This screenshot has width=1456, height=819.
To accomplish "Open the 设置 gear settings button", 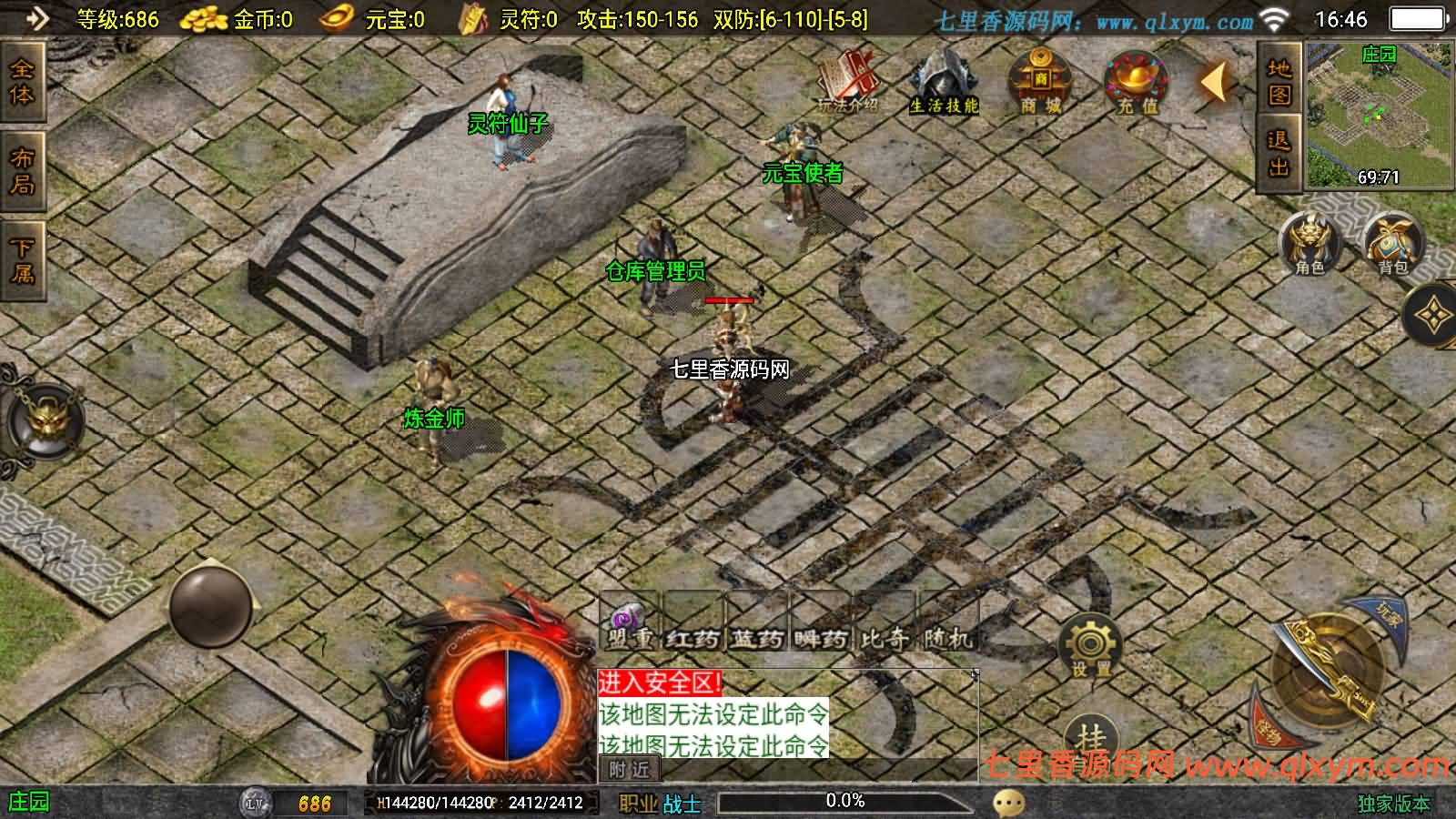I will 1090,647.
